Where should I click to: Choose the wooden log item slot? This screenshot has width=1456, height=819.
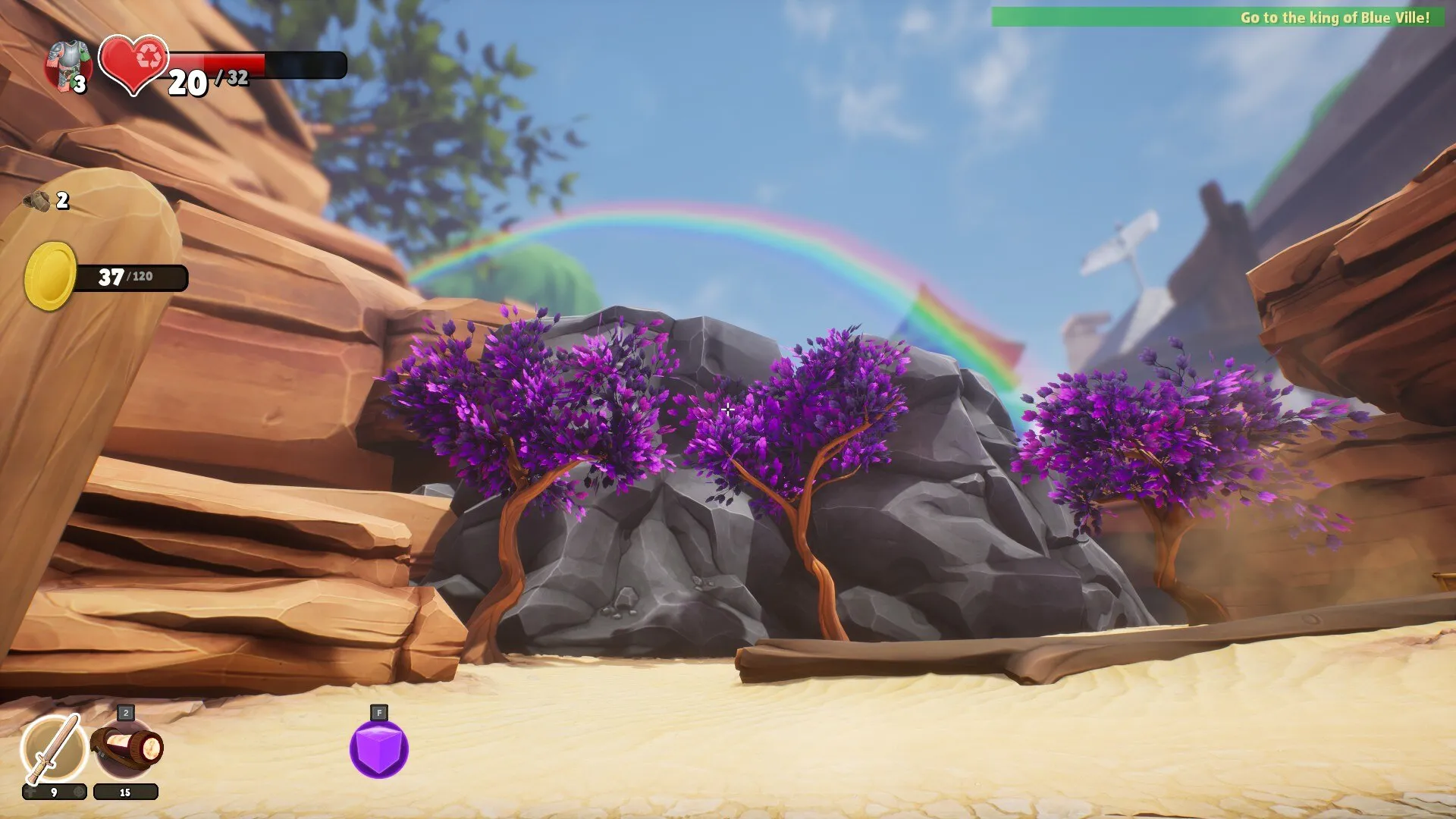127,748
